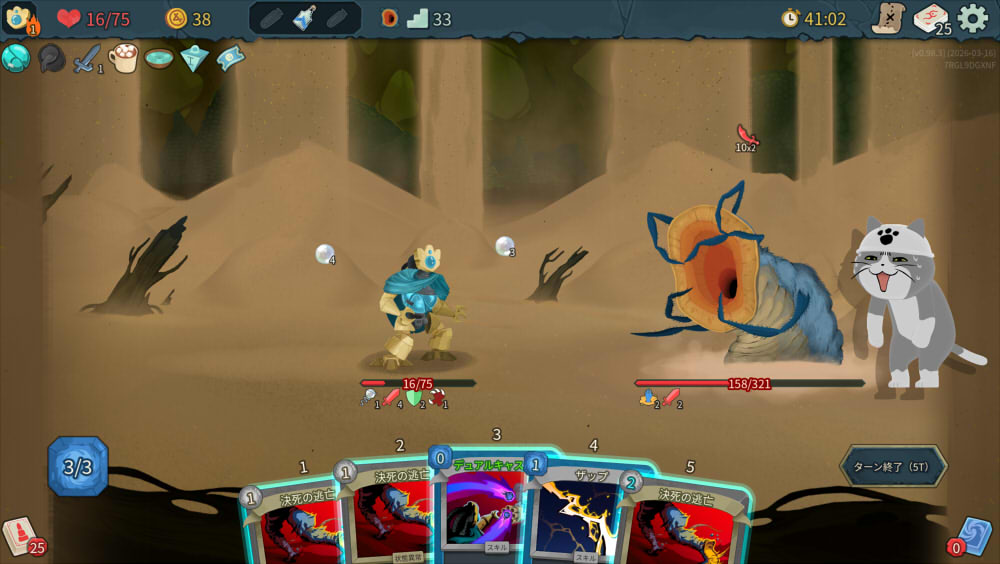Image resolution: width=1000 pixels, height=564 pixels.
Task: Inspect the teal bowl relic
Action: click(159, 58)
